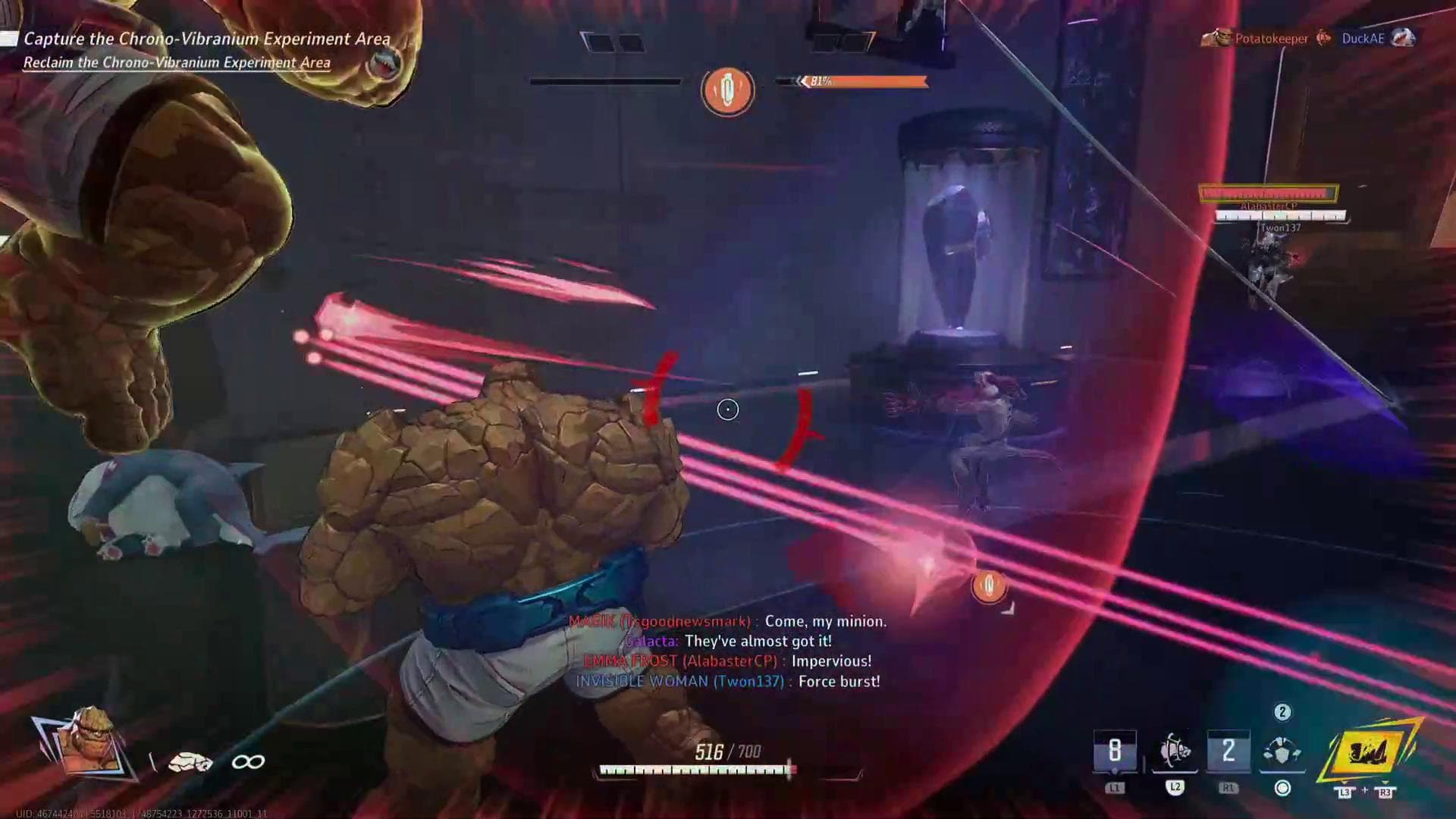Use the charging punch ability icon
The height and width of the screenshot is (819, 1456).
point(1175,752)
